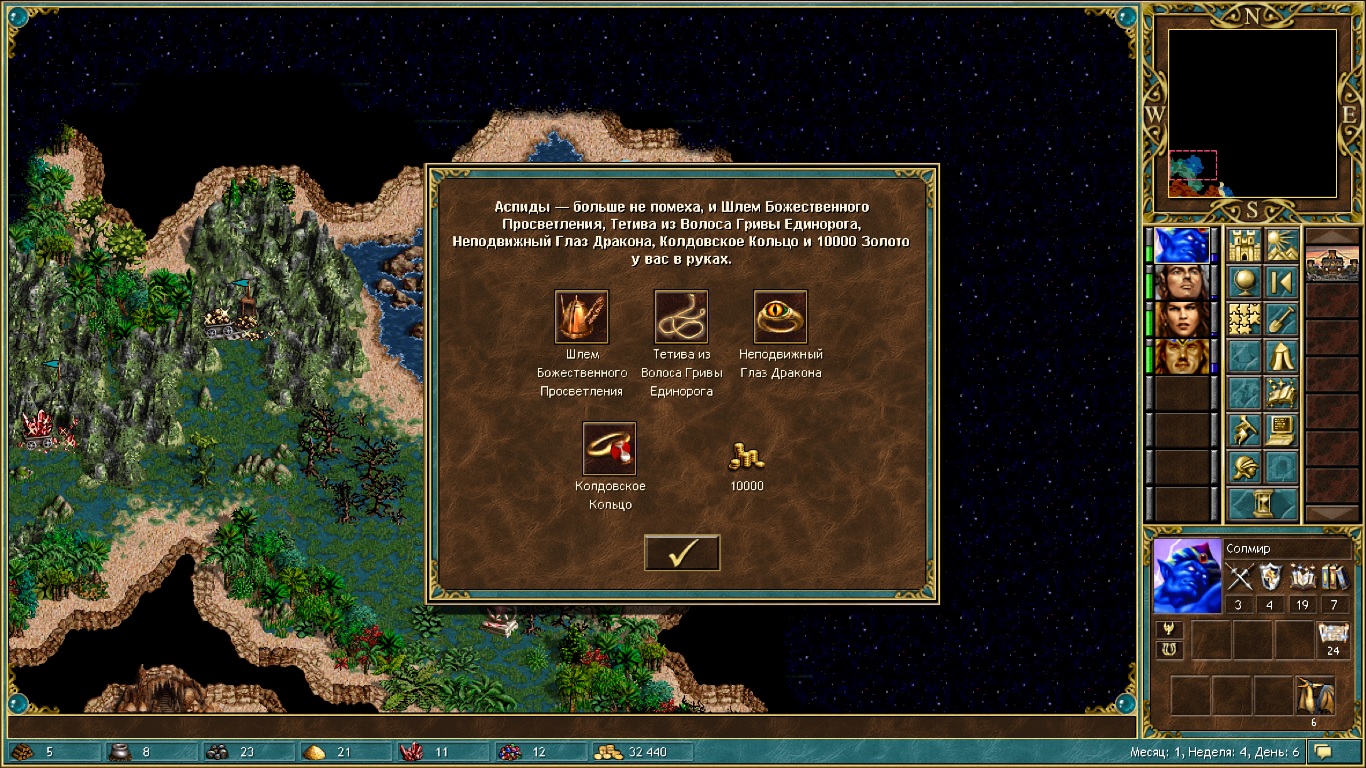
Task: Open system options with the computer button
Action: tap(1281, 429)
